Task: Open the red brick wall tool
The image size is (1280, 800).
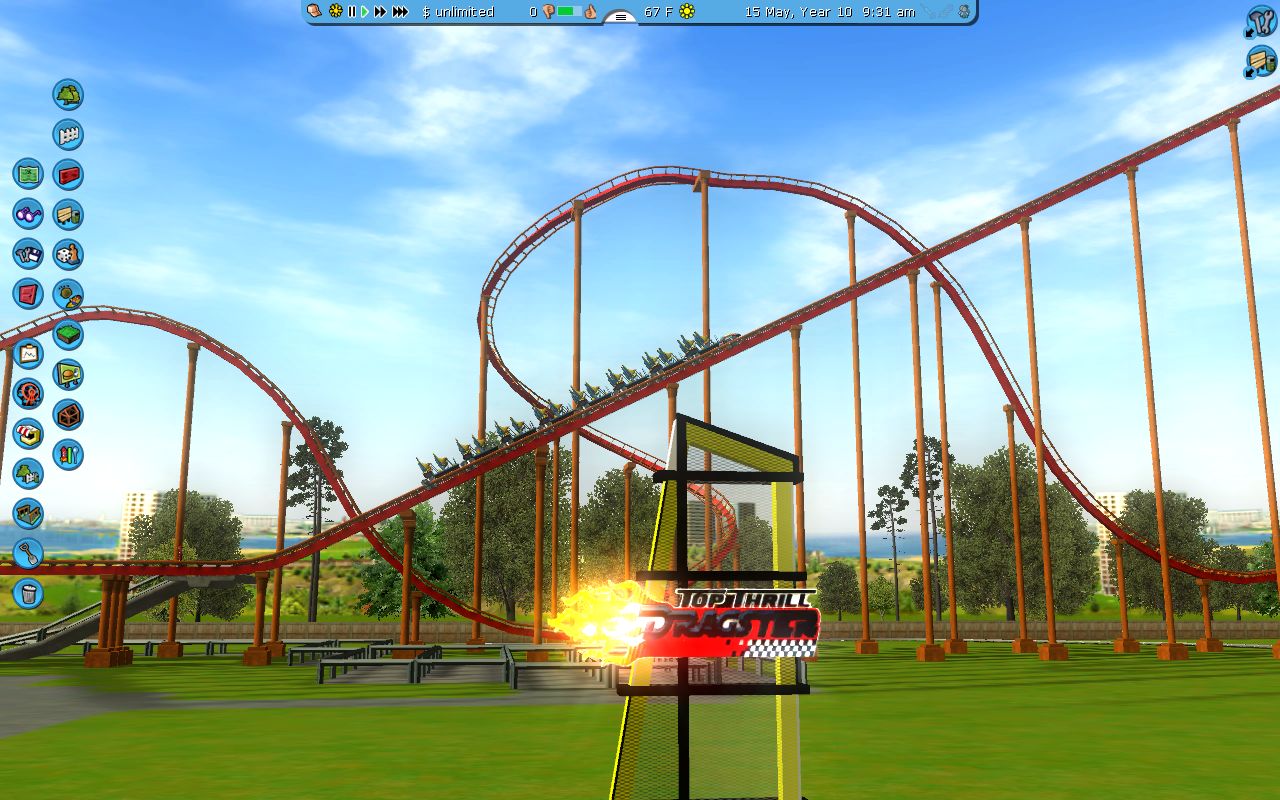Action: (68, 175)
